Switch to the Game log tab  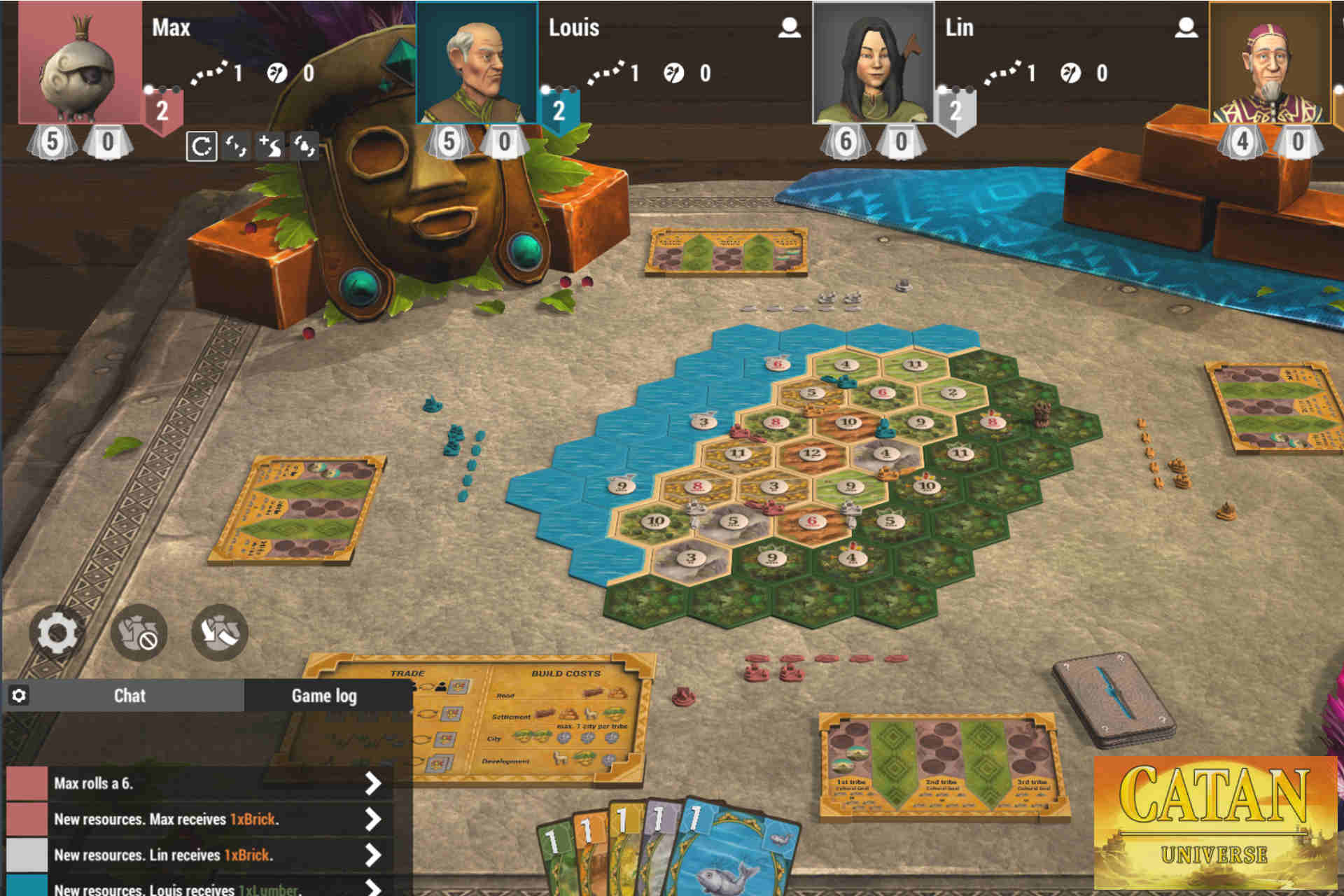(325, 695)
